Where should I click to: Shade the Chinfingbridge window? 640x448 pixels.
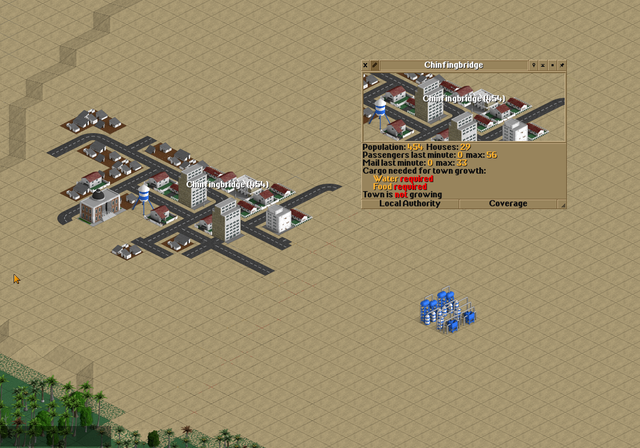click(x=544, y=65)
